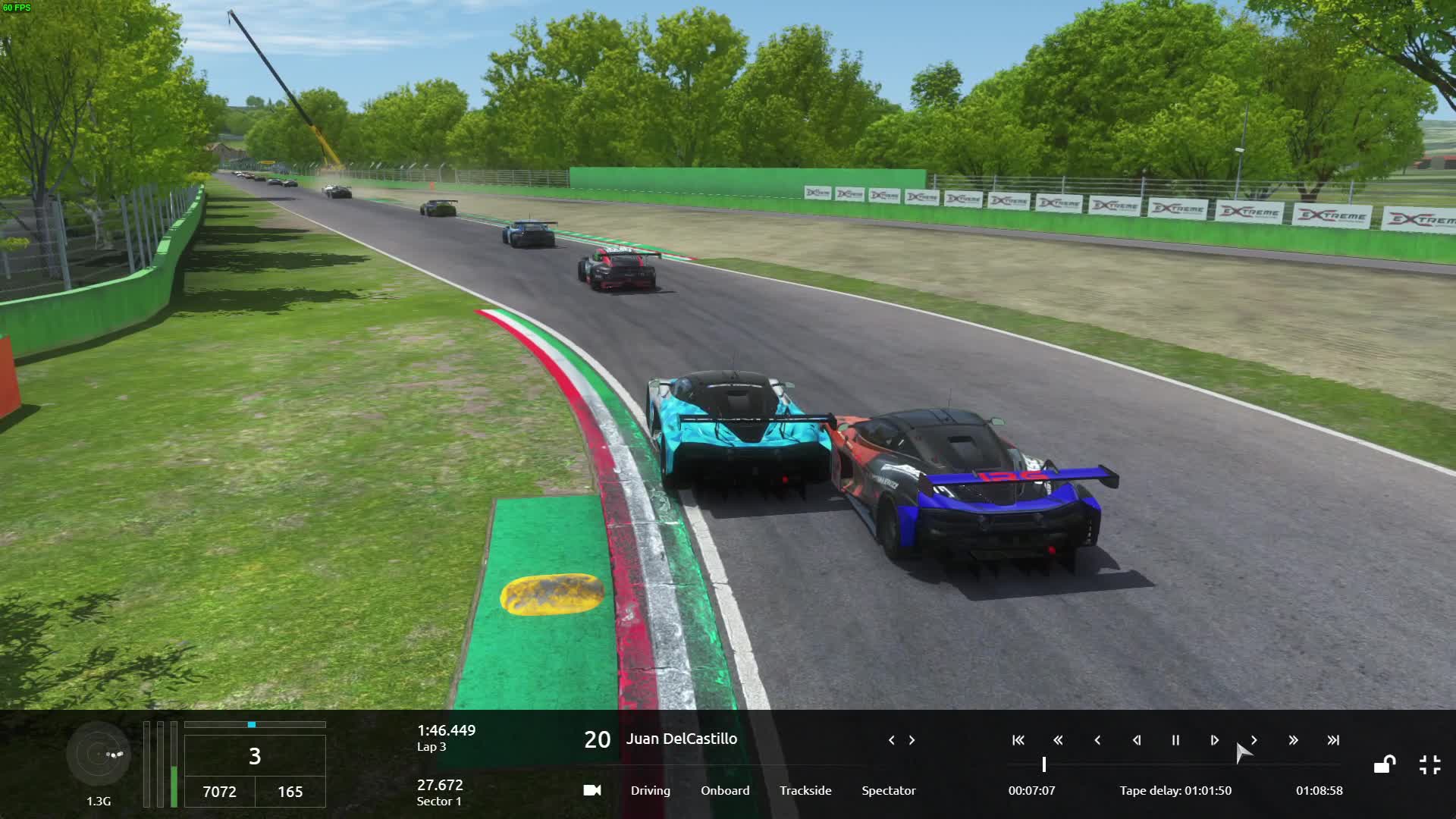Skip to the end of the replay
Viewport: 1456px width, 819px height.
(x=1332, y=740)
